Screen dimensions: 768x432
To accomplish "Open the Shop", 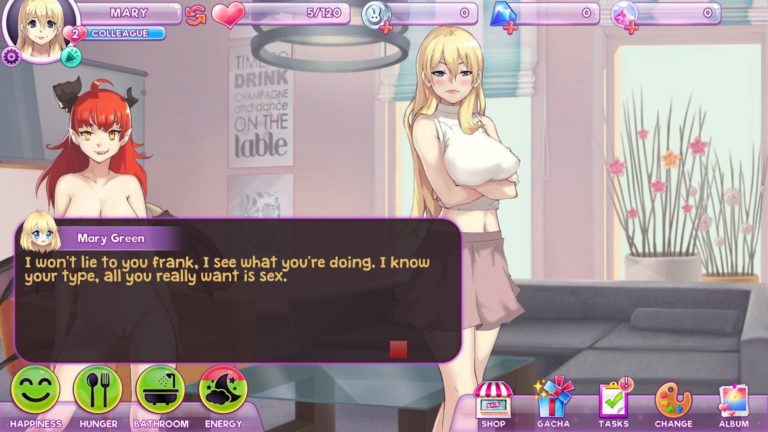I will point(492,402).
